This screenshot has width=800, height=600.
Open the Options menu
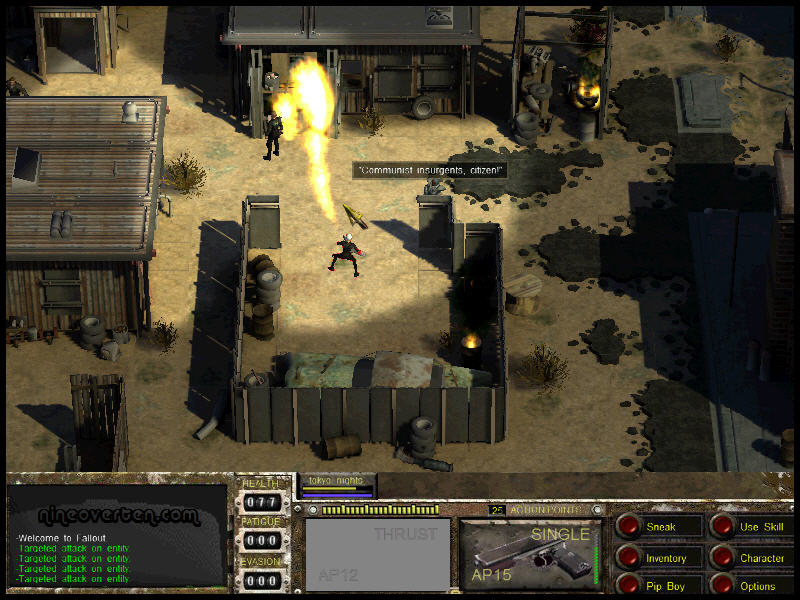pyautogui.click(x=723, y=585)
